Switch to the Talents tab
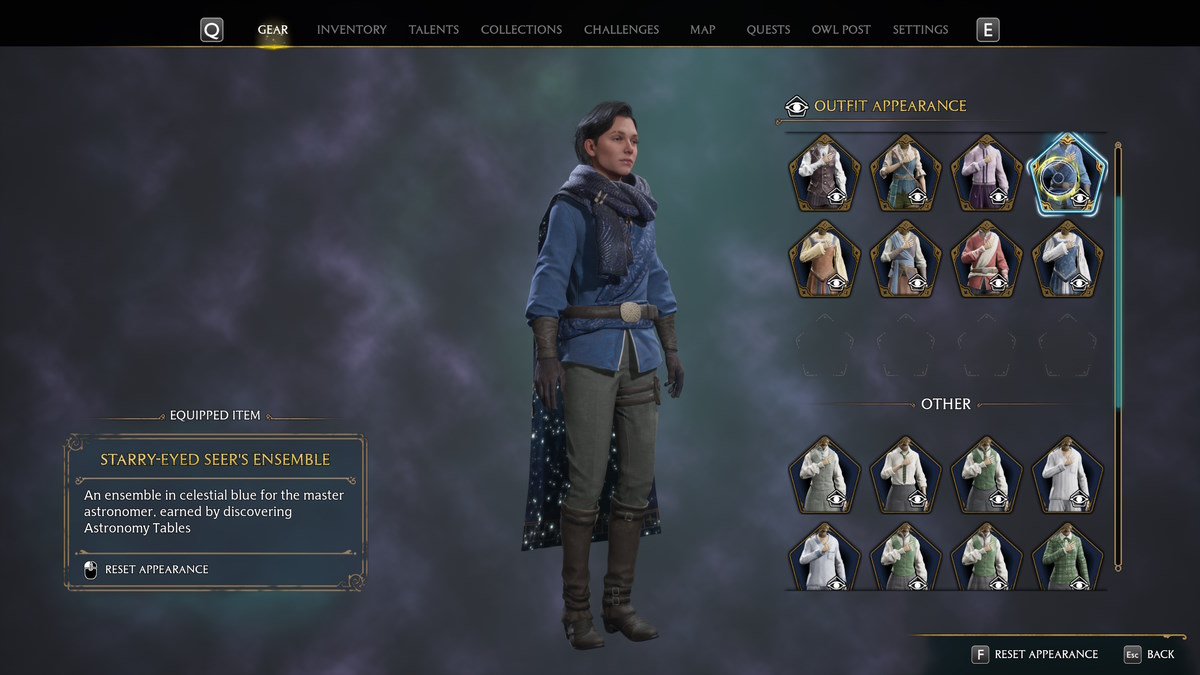The image size is (1200, 675). point(433,30)
